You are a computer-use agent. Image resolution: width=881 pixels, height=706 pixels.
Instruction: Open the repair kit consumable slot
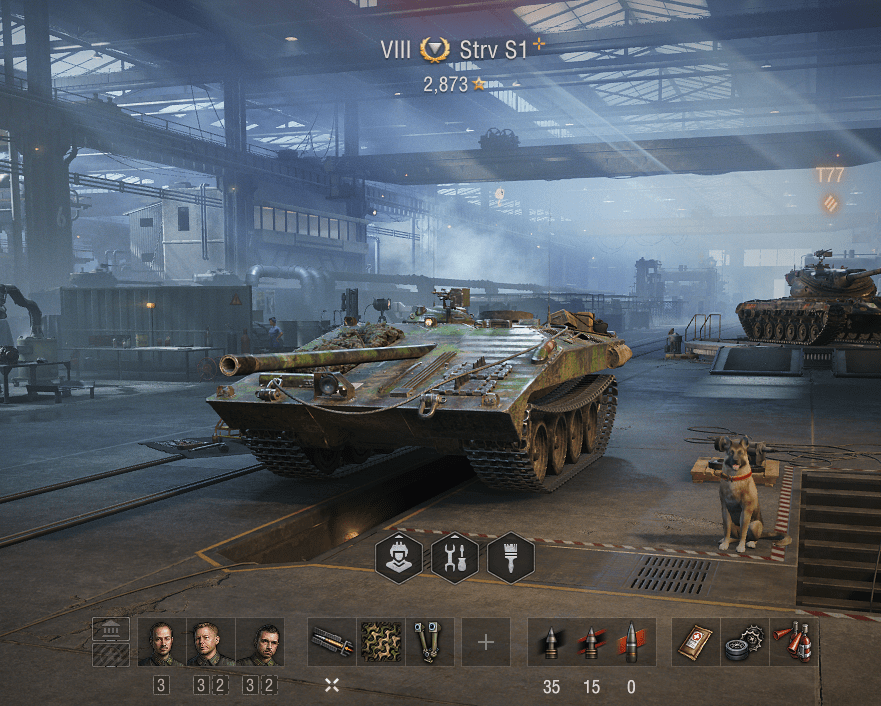click(745, 642)
